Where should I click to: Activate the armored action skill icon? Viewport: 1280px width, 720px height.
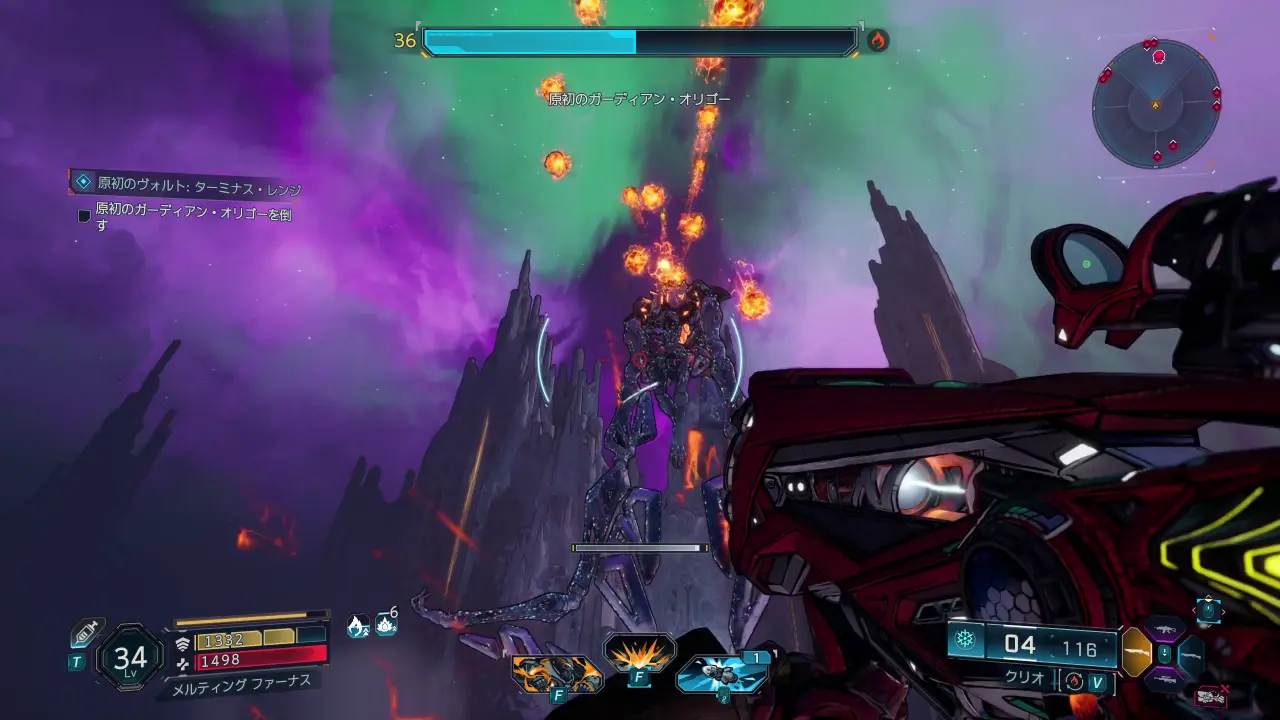556,673
